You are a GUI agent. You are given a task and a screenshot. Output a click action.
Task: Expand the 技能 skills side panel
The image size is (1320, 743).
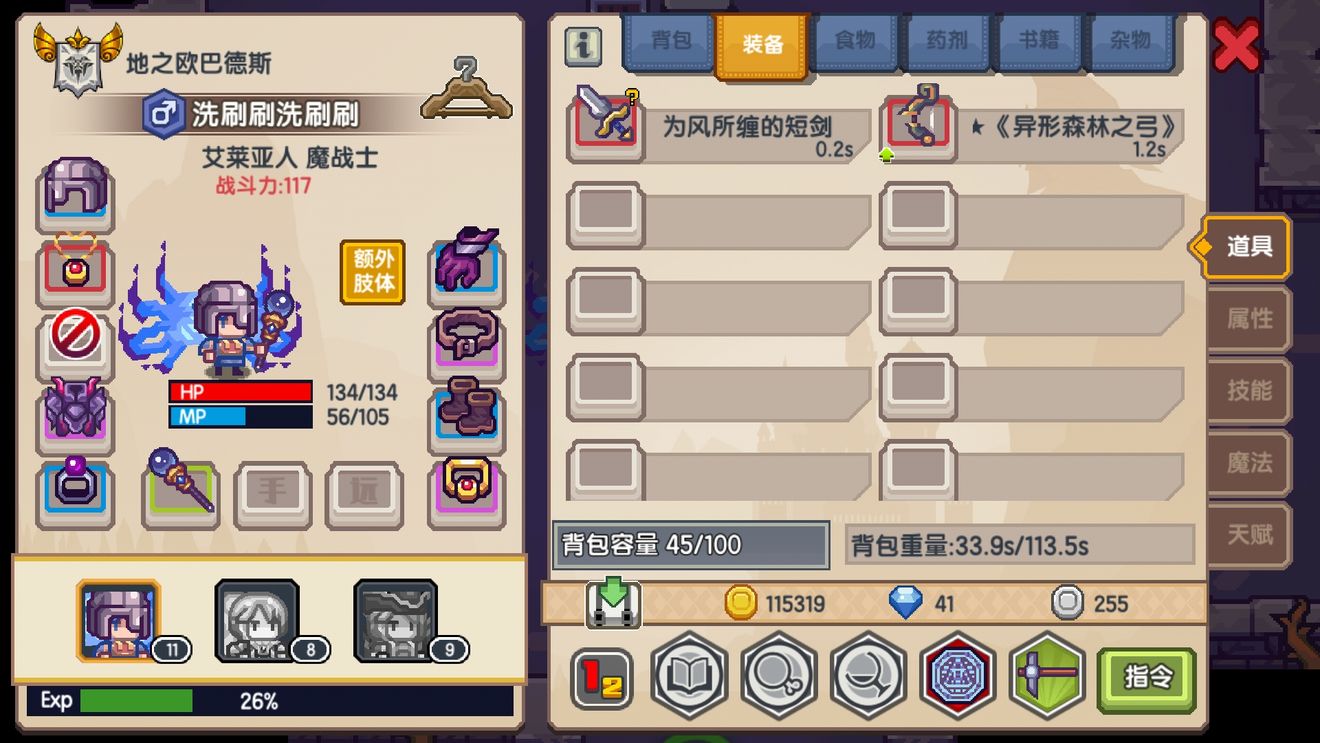pos(1248,391)
